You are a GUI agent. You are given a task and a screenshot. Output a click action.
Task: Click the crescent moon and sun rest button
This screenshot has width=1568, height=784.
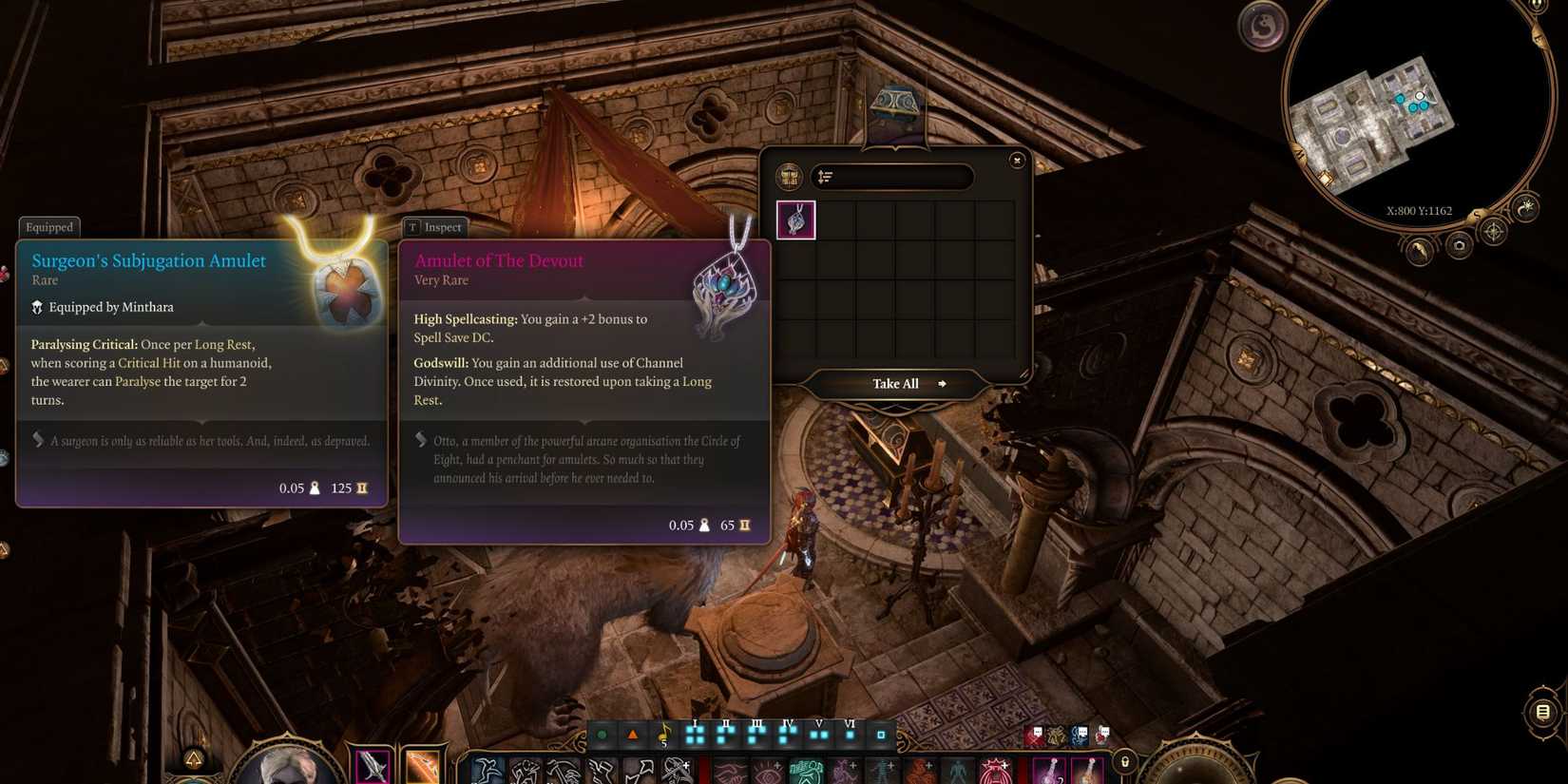coord(1524,209)
